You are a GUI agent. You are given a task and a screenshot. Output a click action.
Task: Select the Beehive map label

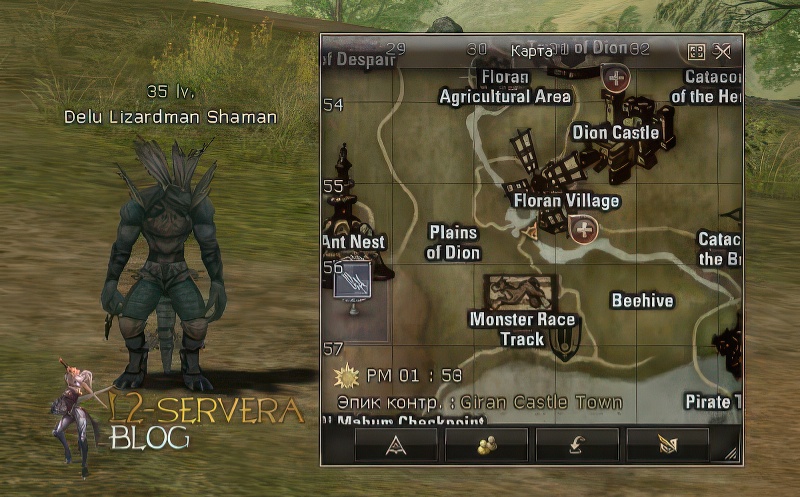(x=642, y=301)
